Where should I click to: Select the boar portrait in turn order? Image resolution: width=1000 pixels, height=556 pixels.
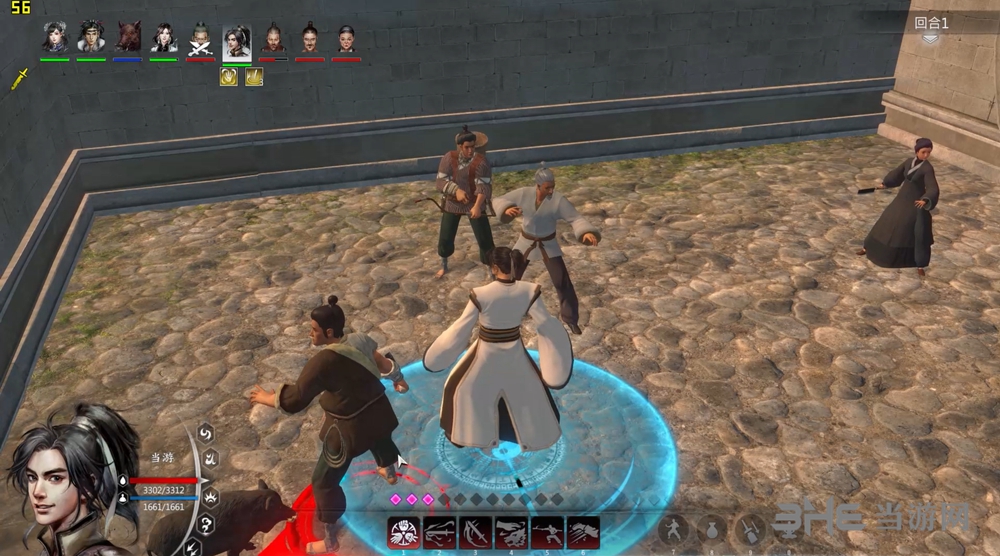[x=127, y=38]
